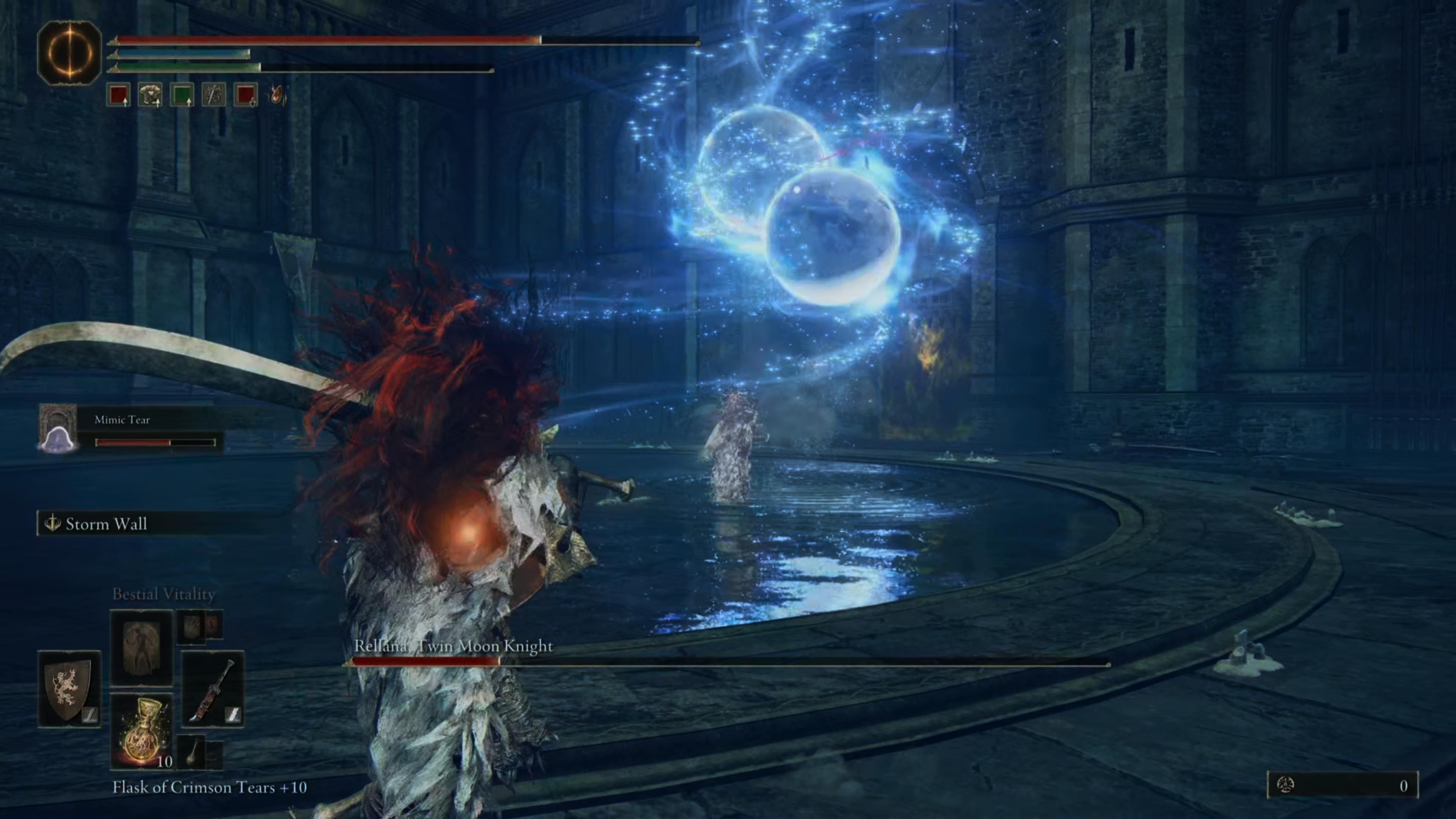The width and height of the screenshot is (1456, 819).
Task: Choose the Bestial Vitality incantation slot
Action: pos(141,647)
